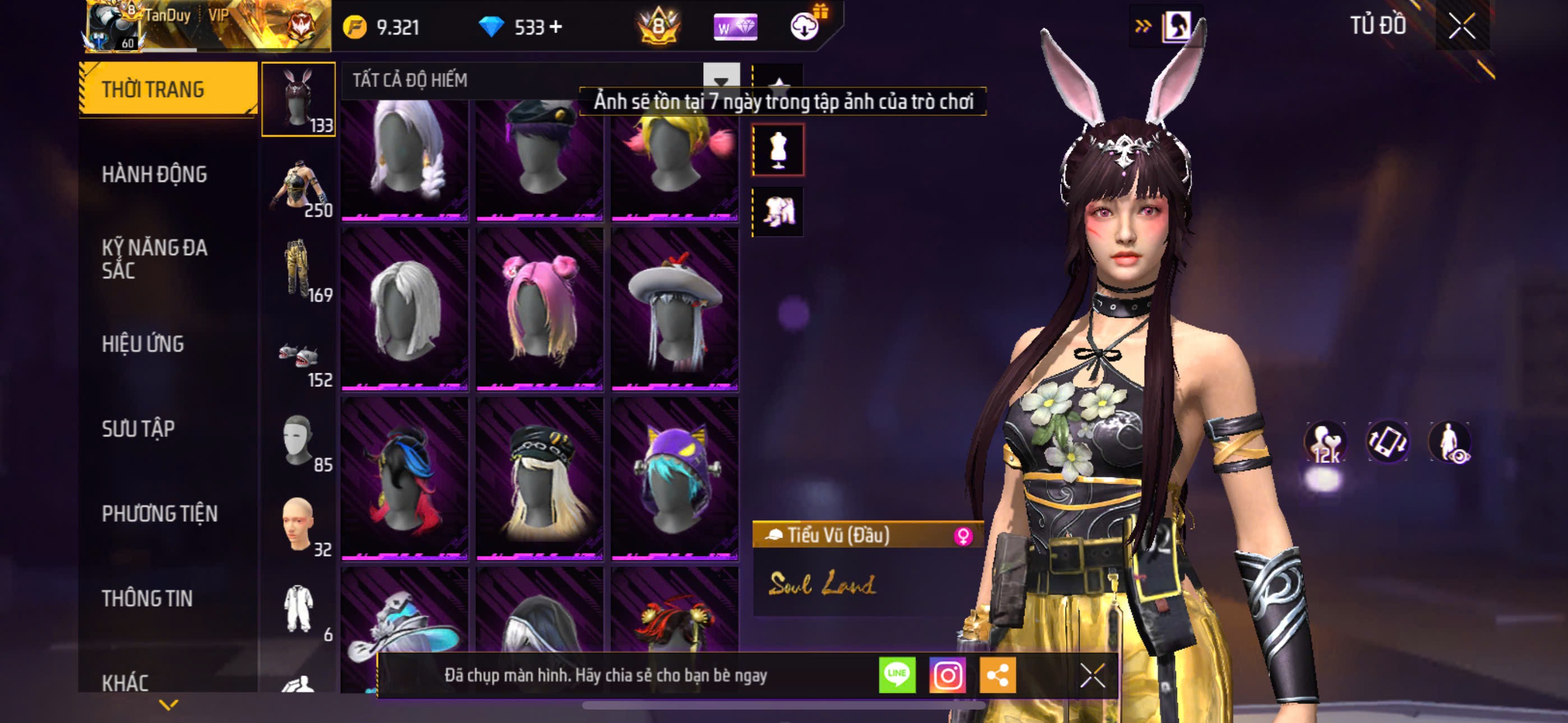Dismiss the screenshot share banner
The height and width of the screenshot is (723, 1568).
coord(1092,675)
